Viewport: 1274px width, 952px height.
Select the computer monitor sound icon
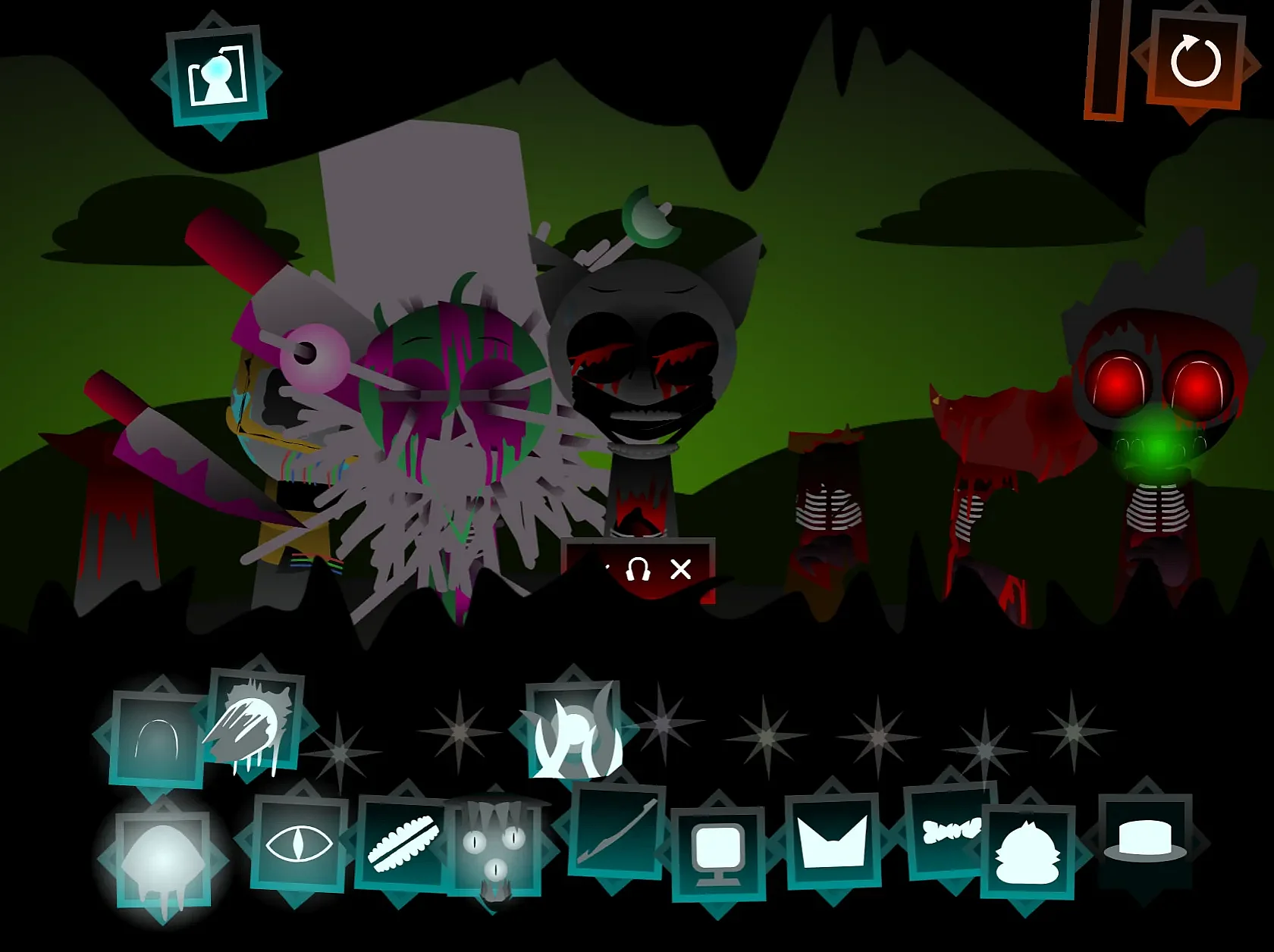717,853
